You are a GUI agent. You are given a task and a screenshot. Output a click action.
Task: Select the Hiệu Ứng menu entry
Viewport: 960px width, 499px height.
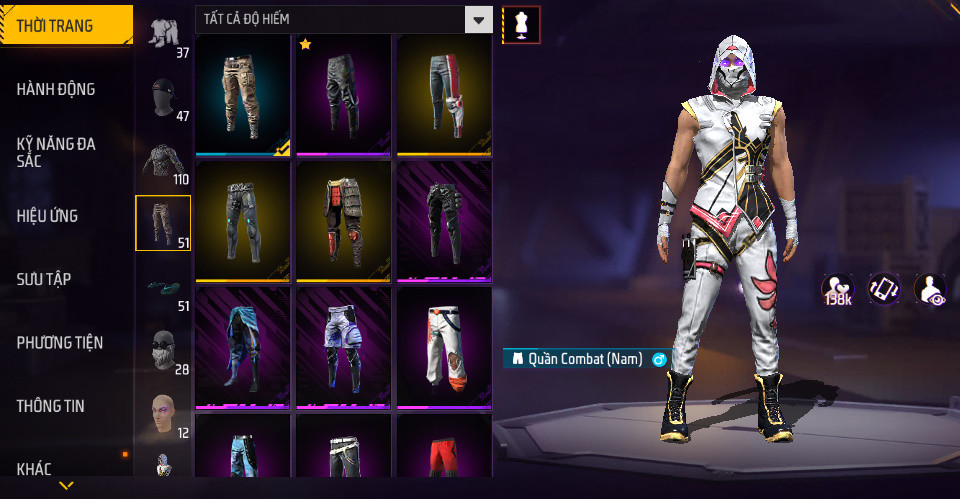[47, 216]
